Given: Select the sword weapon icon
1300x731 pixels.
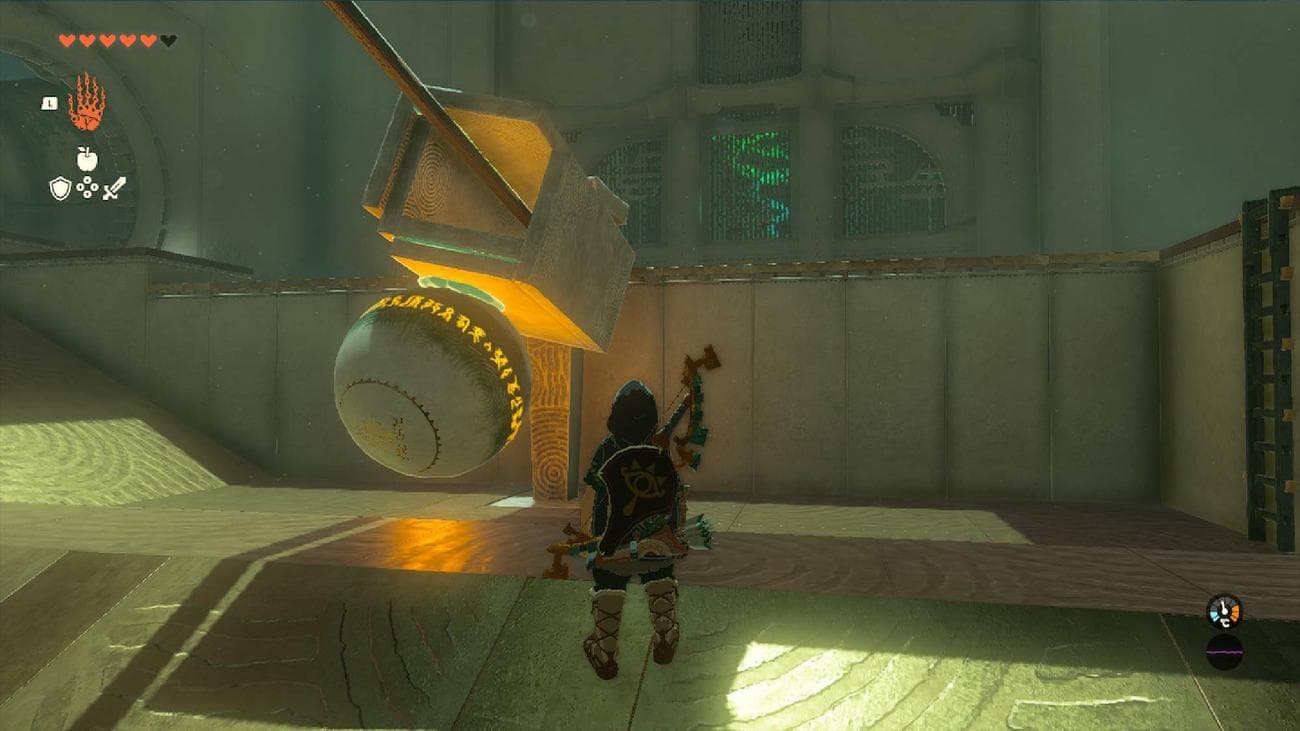Looking at the screenshot, I should pos(113,189).
